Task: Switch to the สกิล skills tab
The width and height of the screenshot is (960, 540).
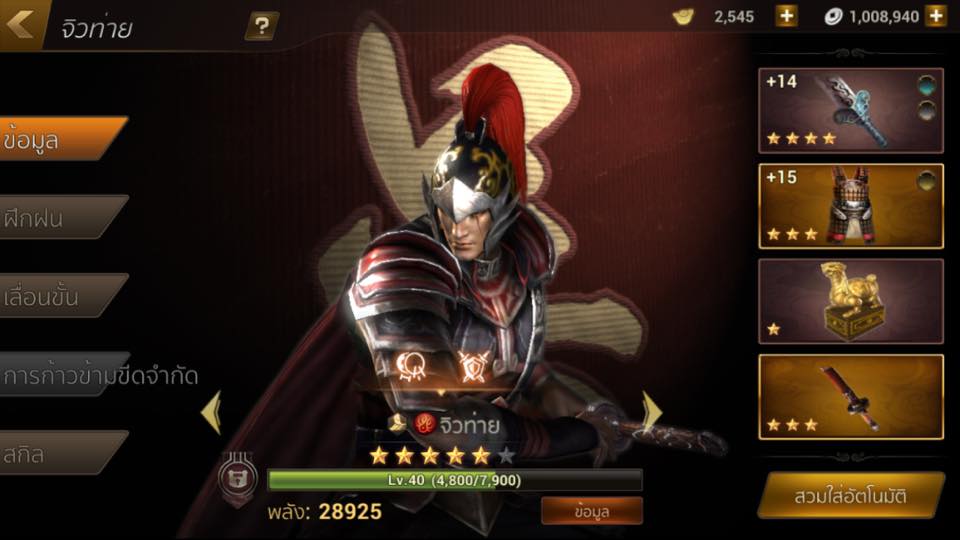Action: coord(60,452)
